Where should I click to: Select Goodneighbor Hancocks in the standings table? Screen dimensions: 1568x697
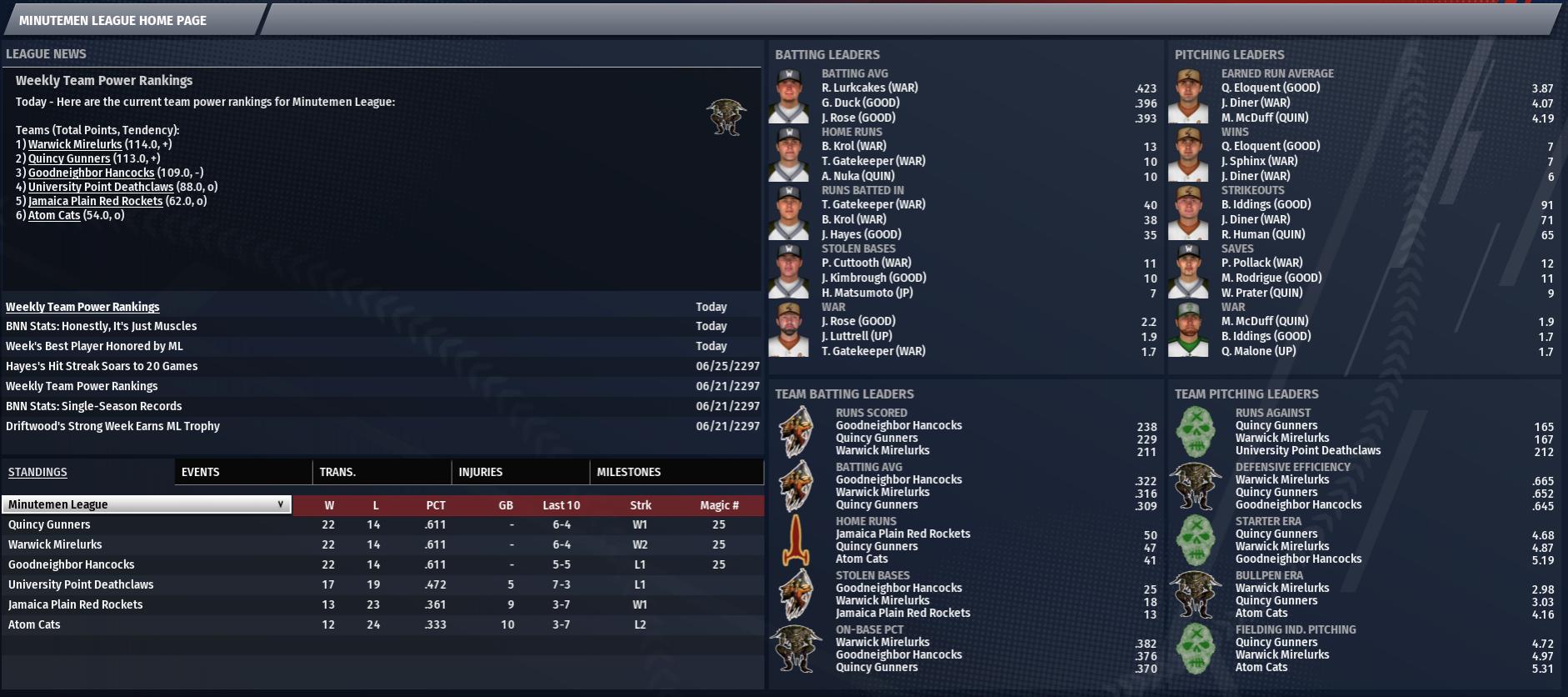(72, 564)
